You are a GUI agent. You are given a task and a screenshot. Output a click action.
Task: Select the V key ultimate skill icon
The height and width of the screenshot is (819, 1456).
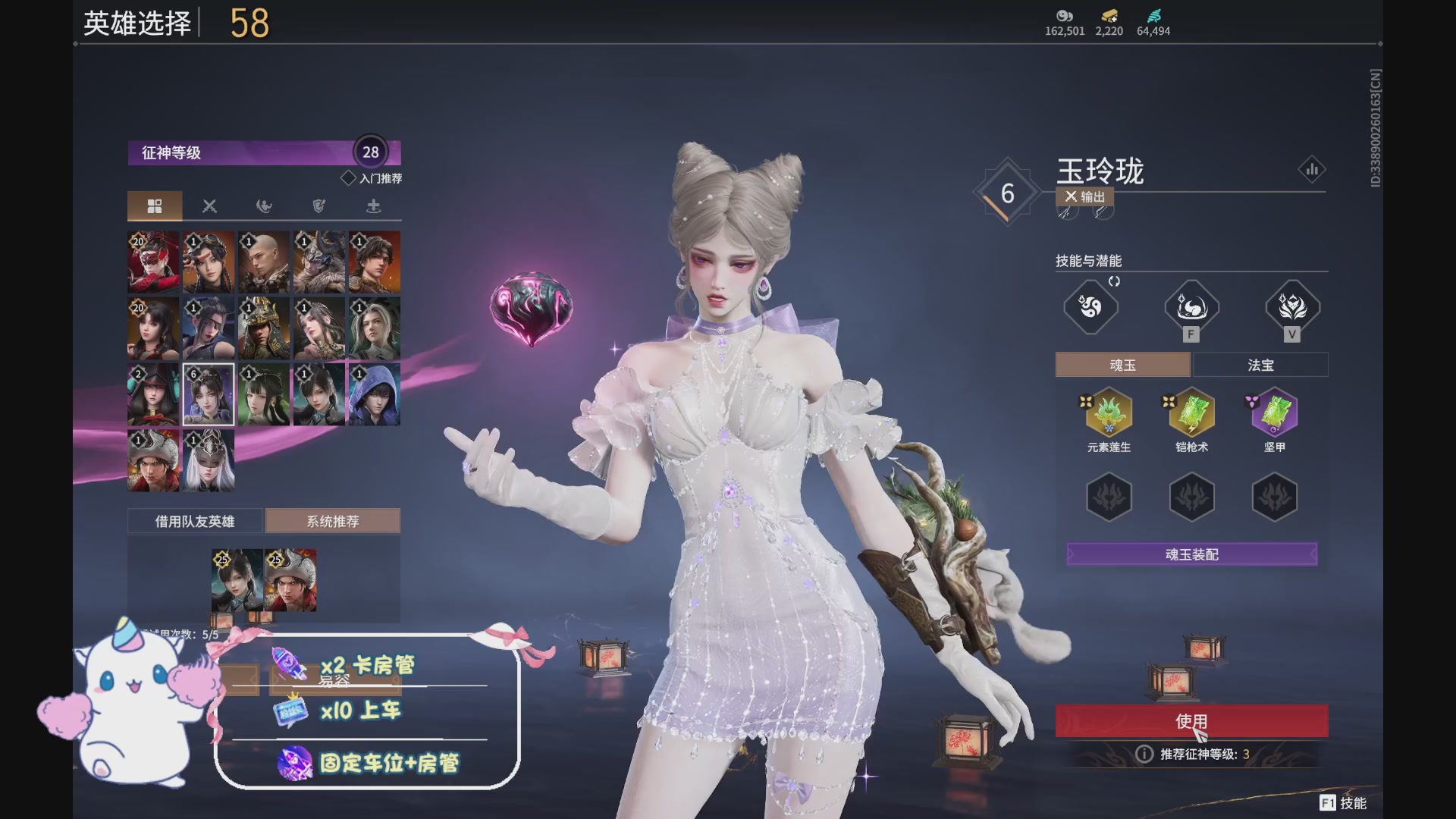click(x=1292, y=306)
